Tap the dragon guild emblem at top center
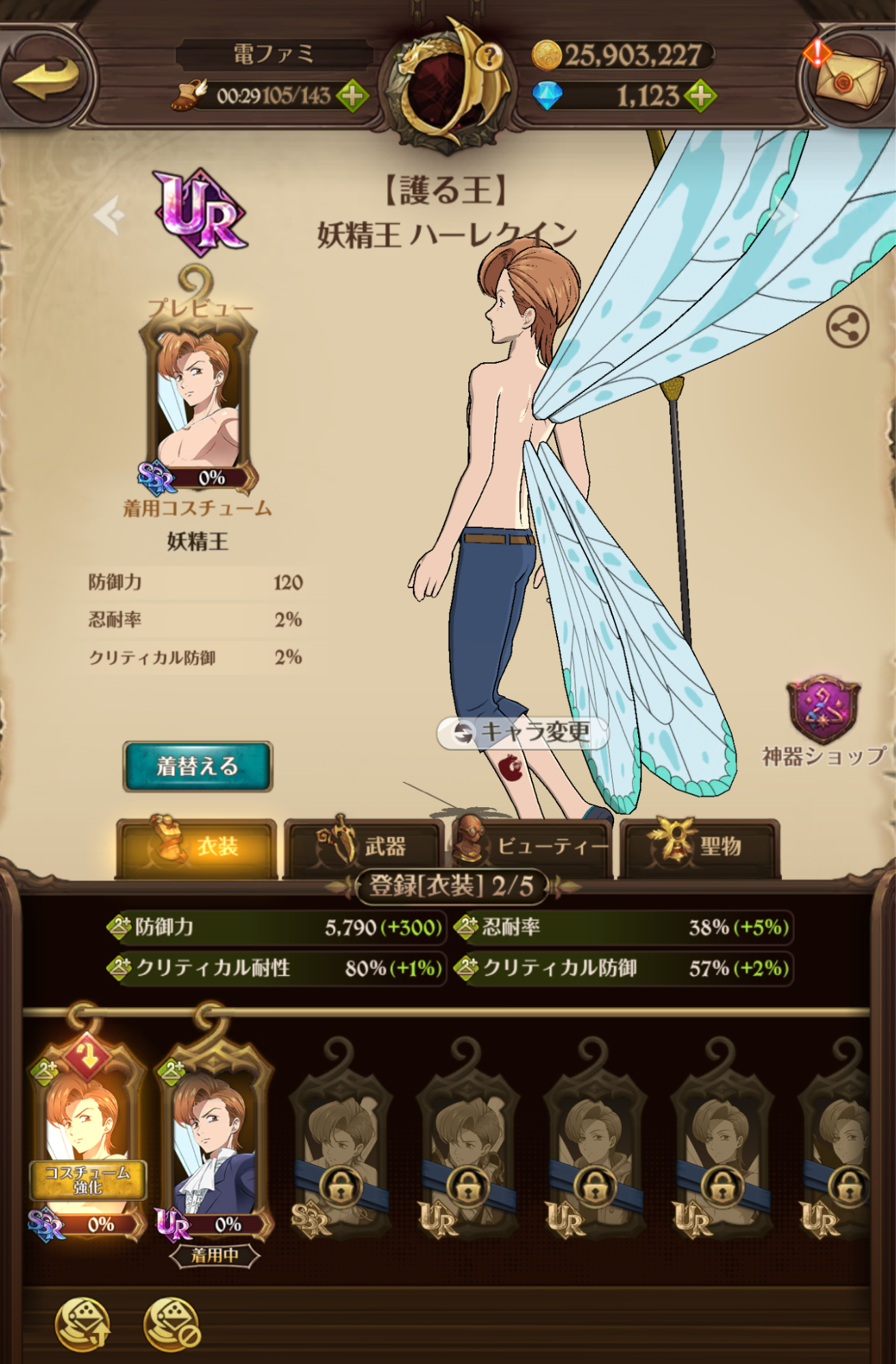Viewport: 896px width, 1364px height. point(444,82)
